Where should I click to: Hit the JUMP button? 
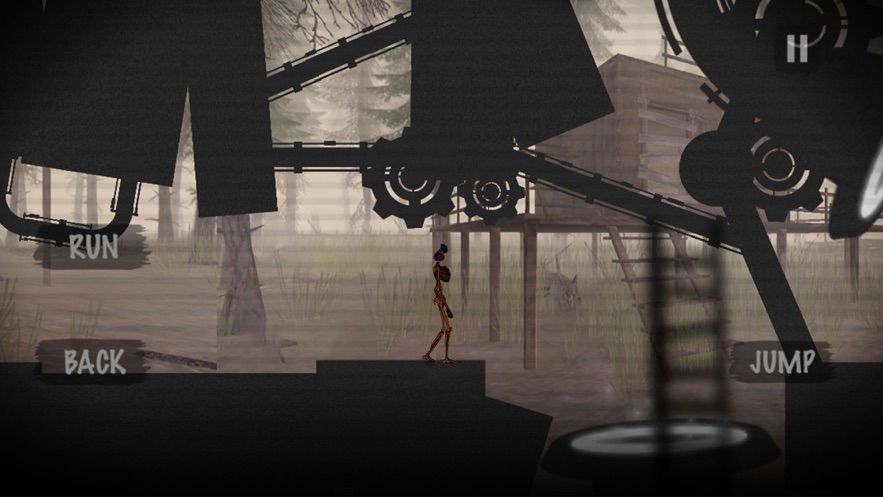point(782,362)
